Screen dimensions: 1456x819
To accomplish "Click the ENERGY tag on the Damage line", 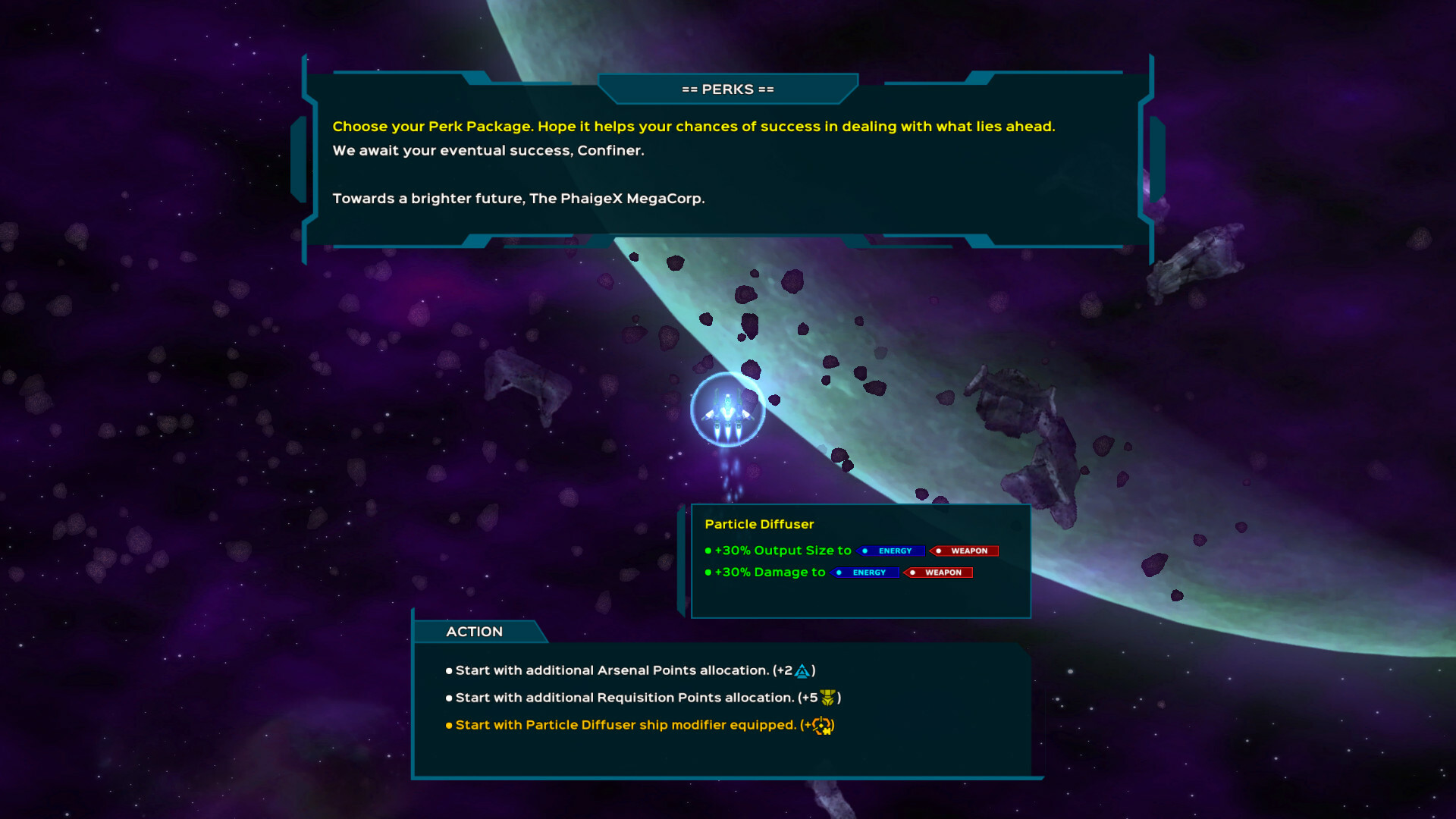I will point(865,573).
